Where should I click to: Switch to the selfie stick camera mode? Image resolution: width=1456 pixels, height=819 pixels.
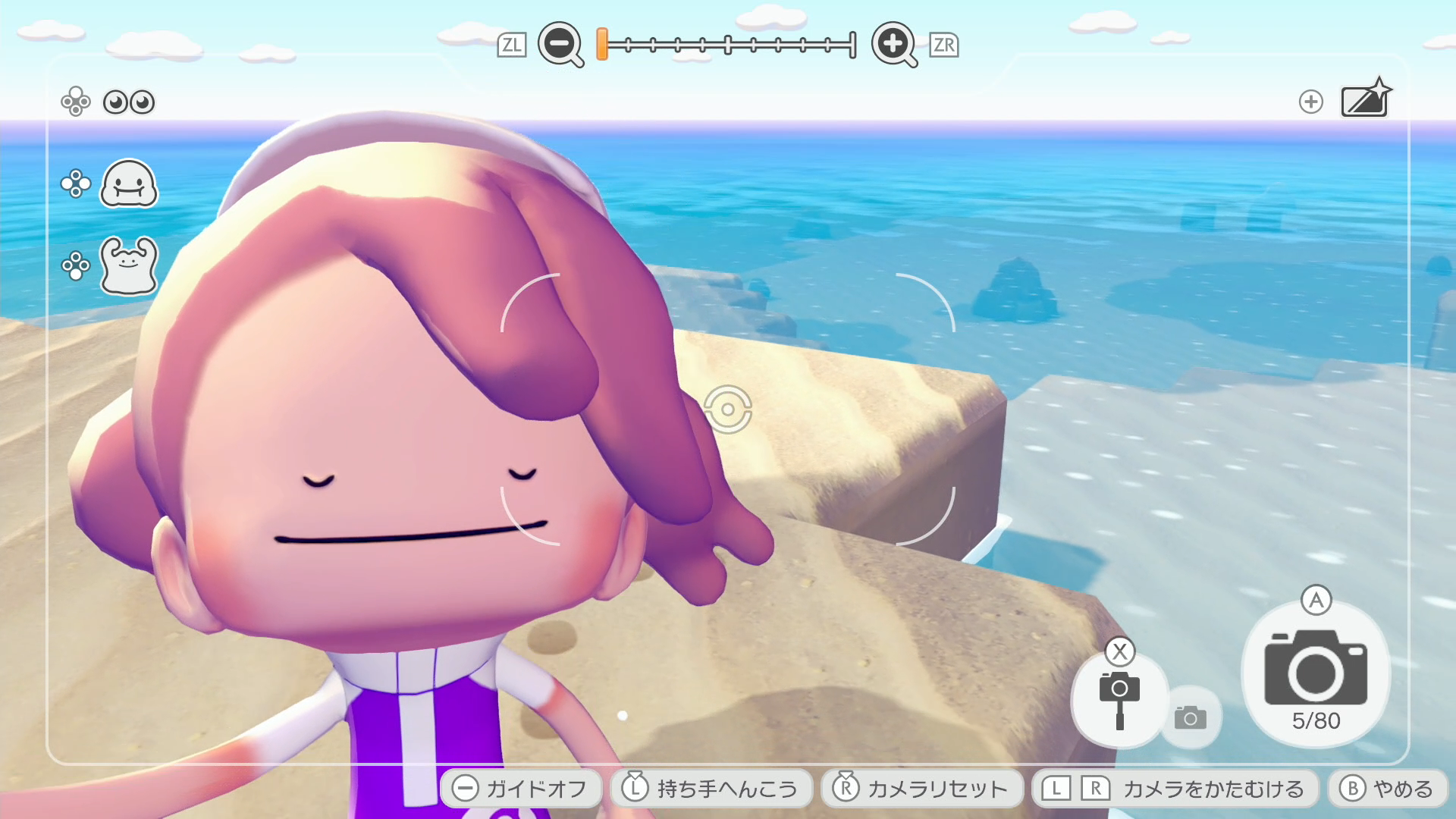click(x=1119, y=699)
